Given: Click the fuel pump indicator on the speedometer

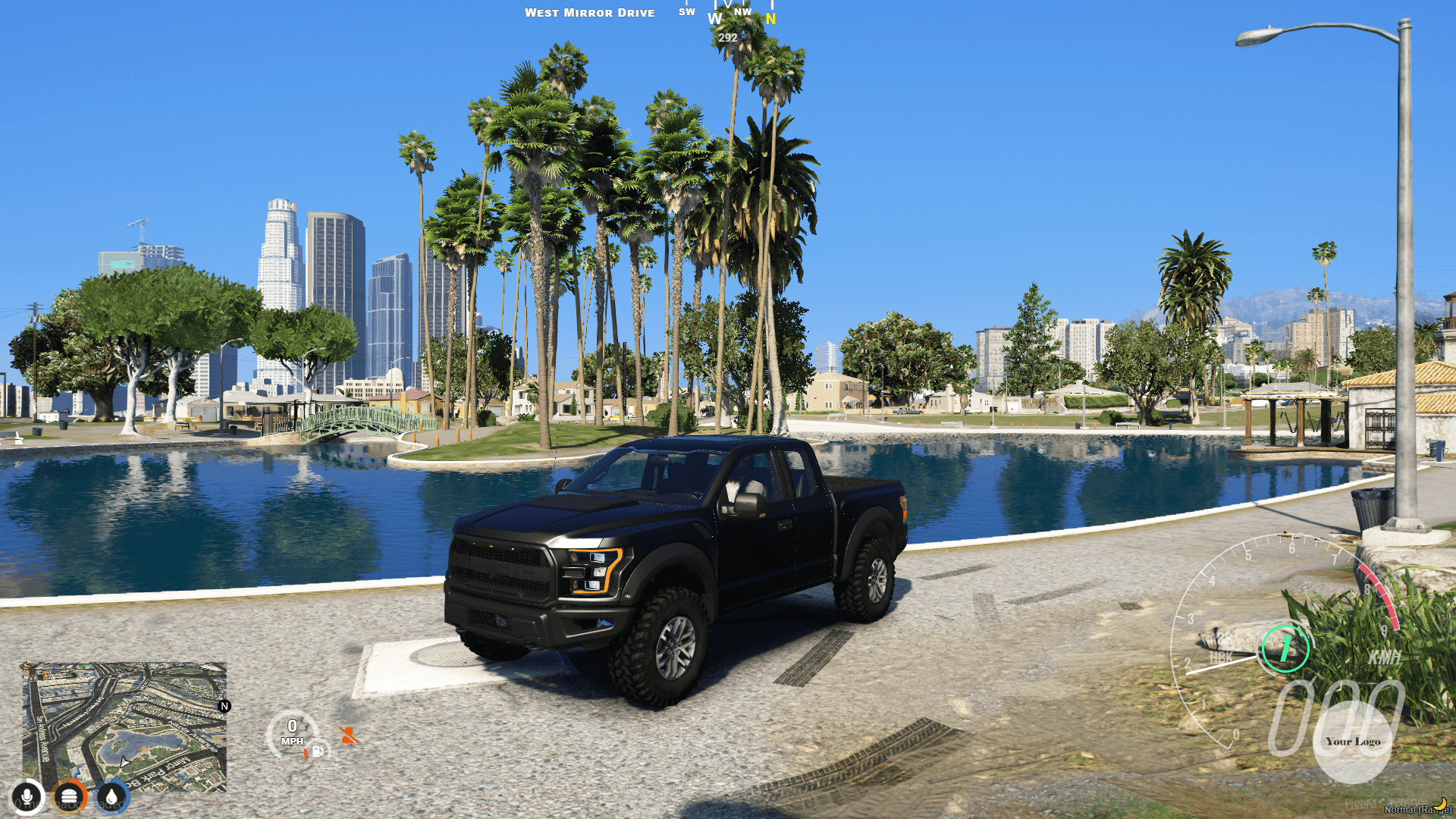Looking at the screenshot, I should point(318,752).
